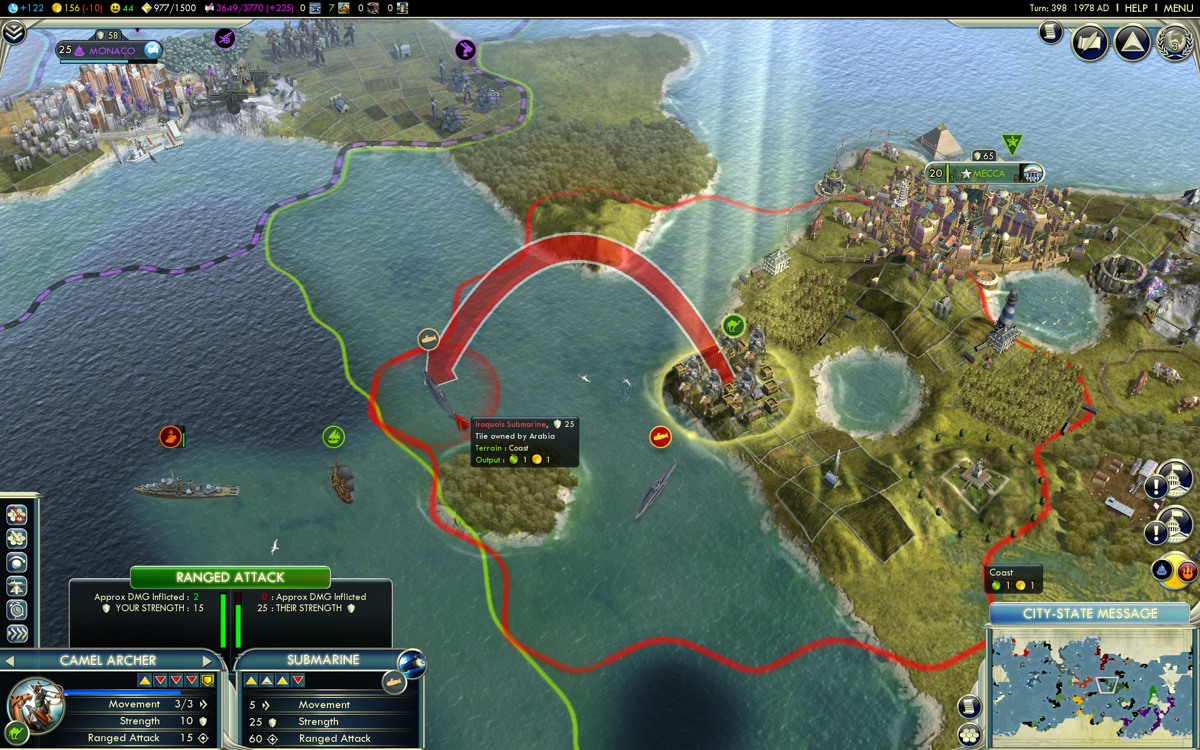Open the HELP screen
Image resolution: width=1200 pixels, height=750 pixels.
pyautogui.click(x=1136, y=8)
